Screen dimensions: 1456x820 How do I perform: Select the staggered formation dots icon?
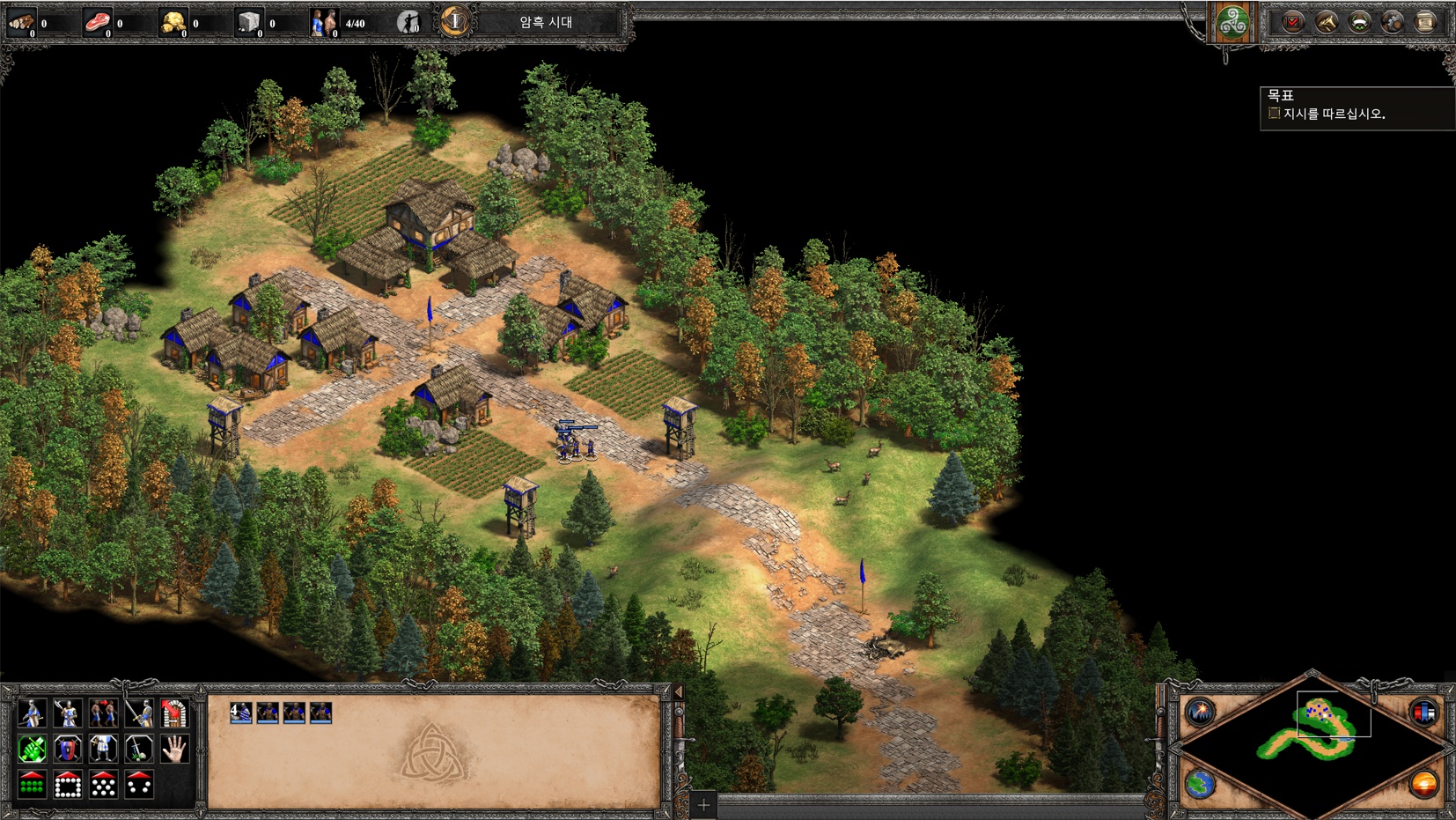tap(103, 784)
